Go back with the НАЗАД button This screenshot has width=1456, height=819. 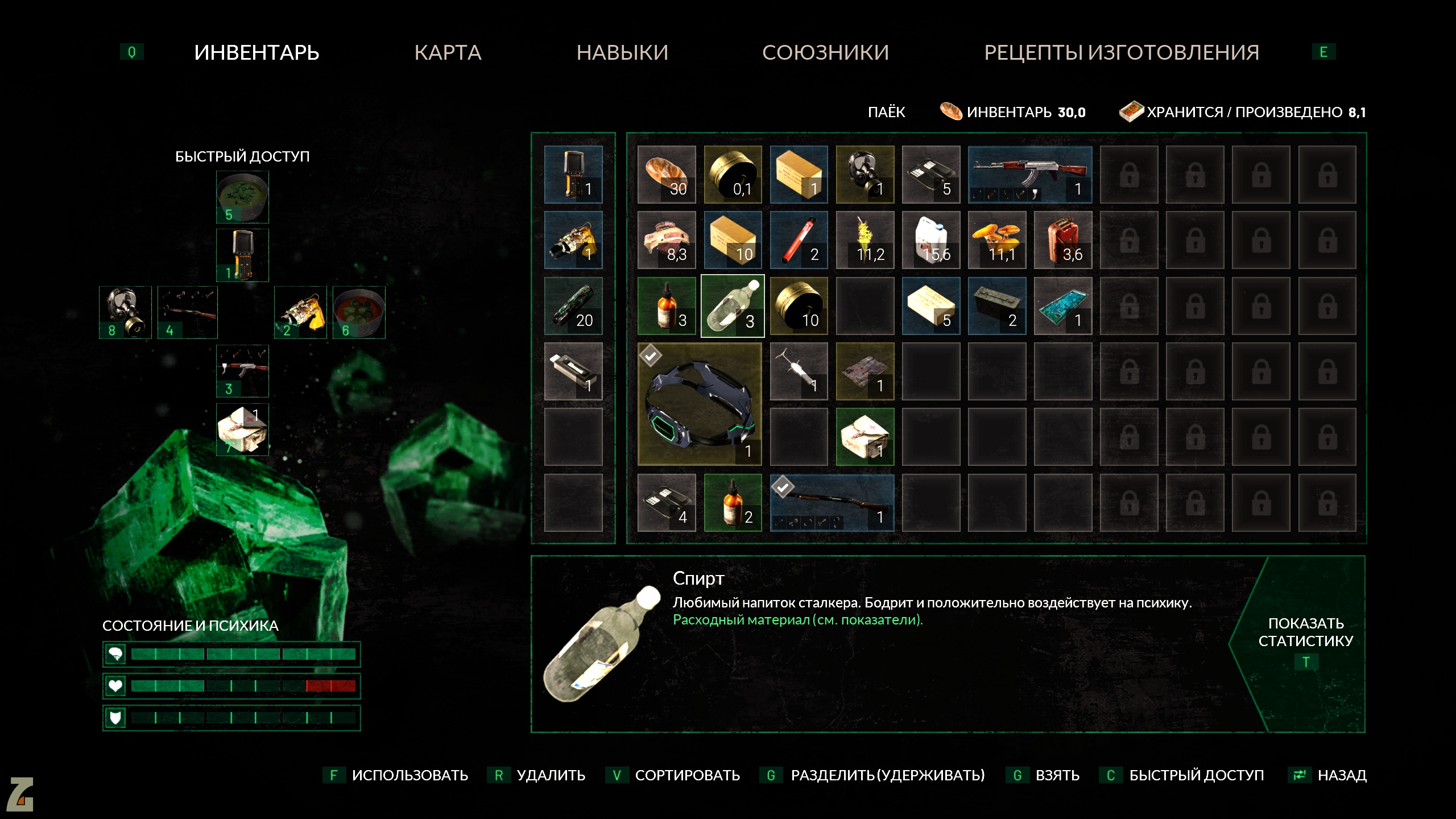click(x=1341, y=775)
